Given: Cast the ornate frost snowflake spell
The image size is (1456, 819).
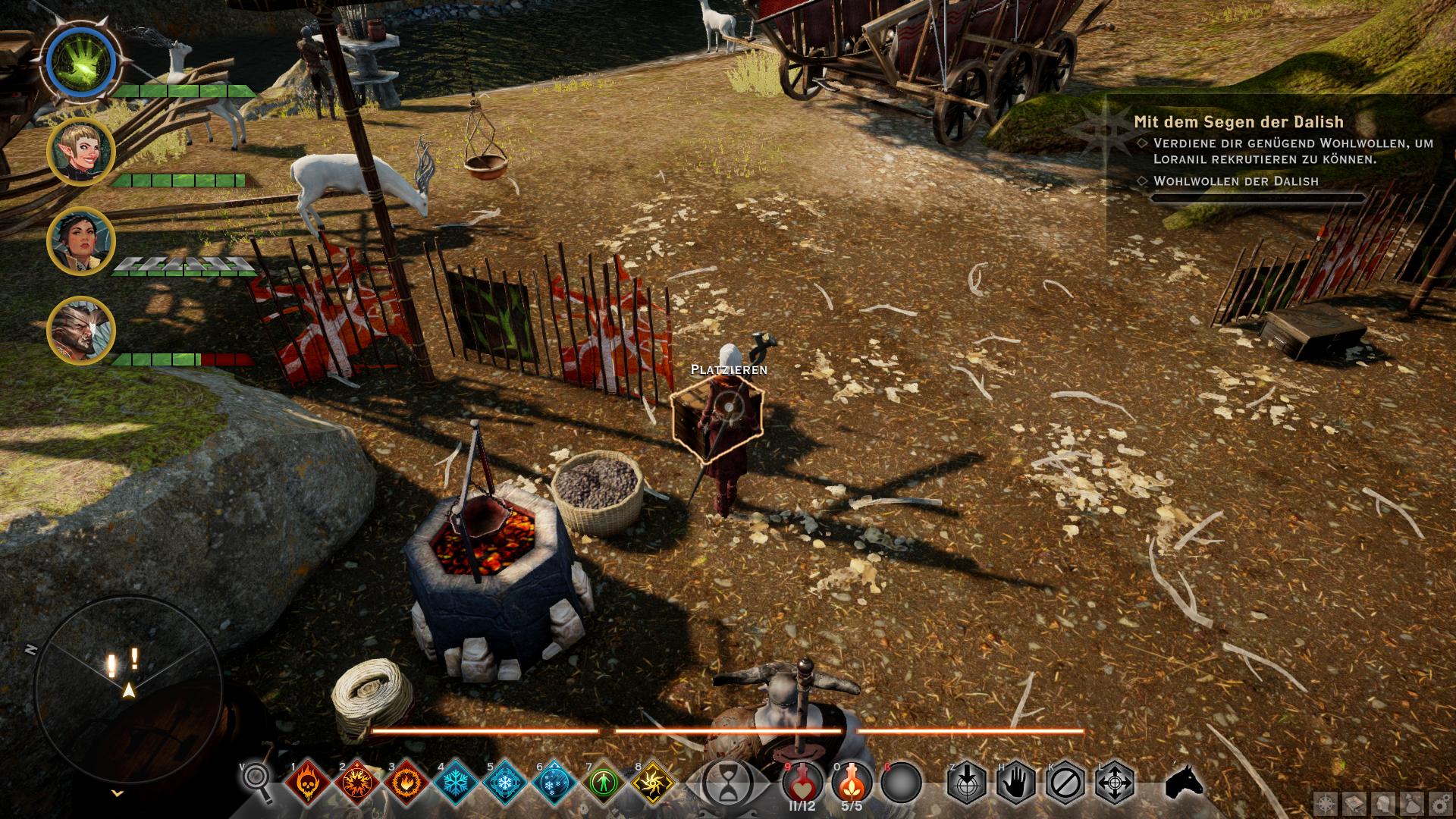Looking at the screenshot, I should [505, 782].
